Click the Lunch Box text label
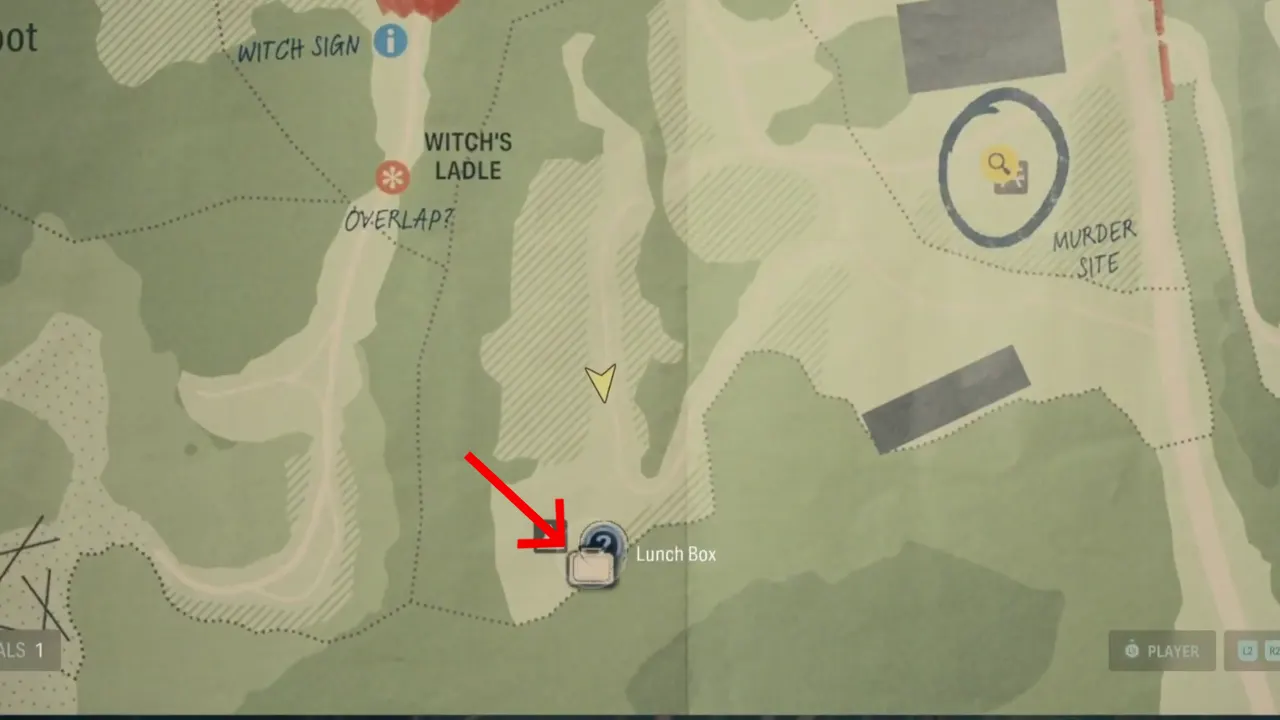This screenshot has width=1280, height=720. pyautogui.click(x=676, y=554)
